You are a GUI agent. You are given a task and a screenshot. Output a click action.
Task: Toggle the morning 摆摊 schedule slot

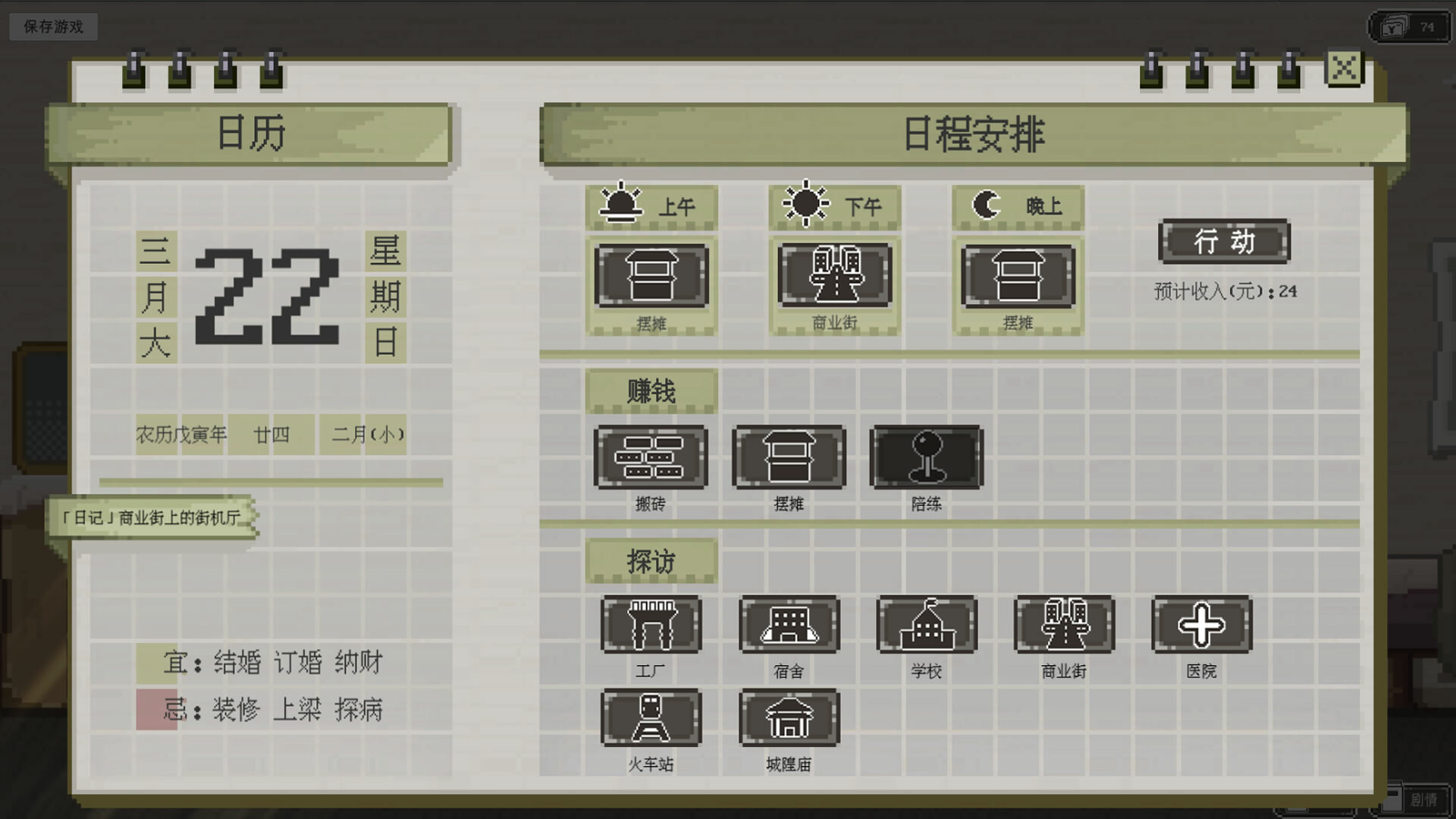[652, 277]
